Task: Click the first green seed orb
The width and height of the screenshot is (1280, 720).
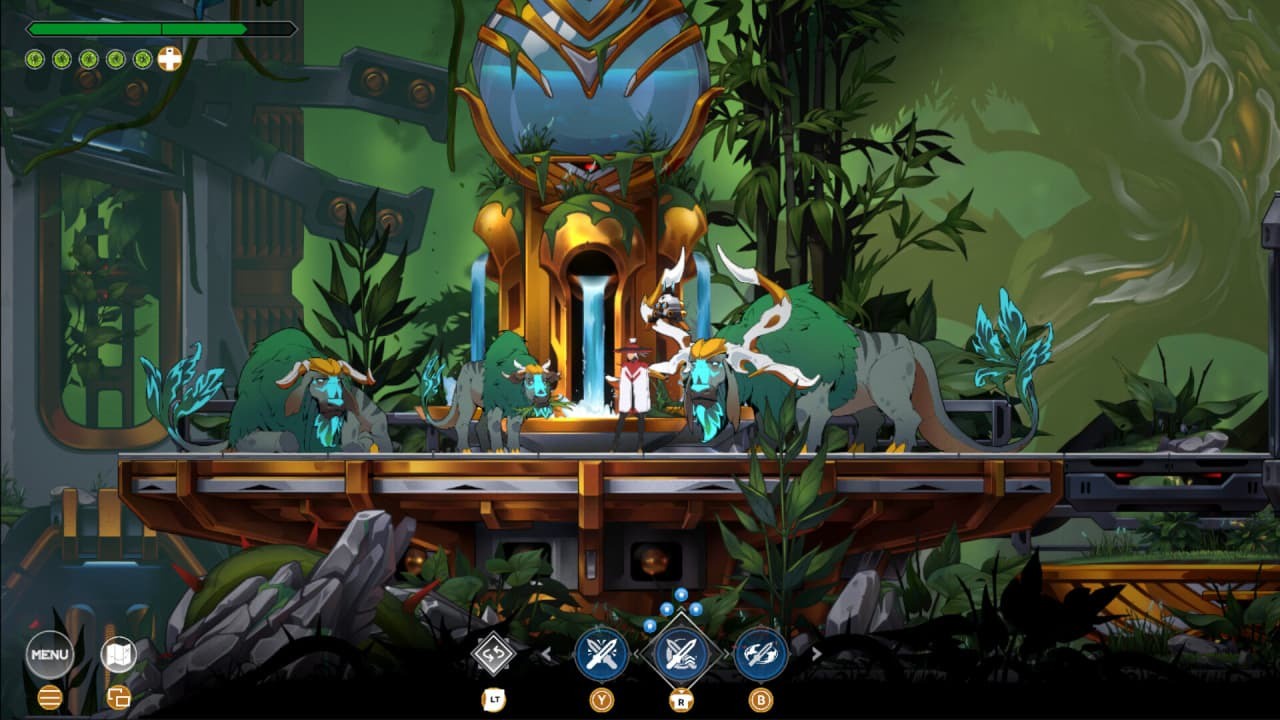Action: [34, 58]
